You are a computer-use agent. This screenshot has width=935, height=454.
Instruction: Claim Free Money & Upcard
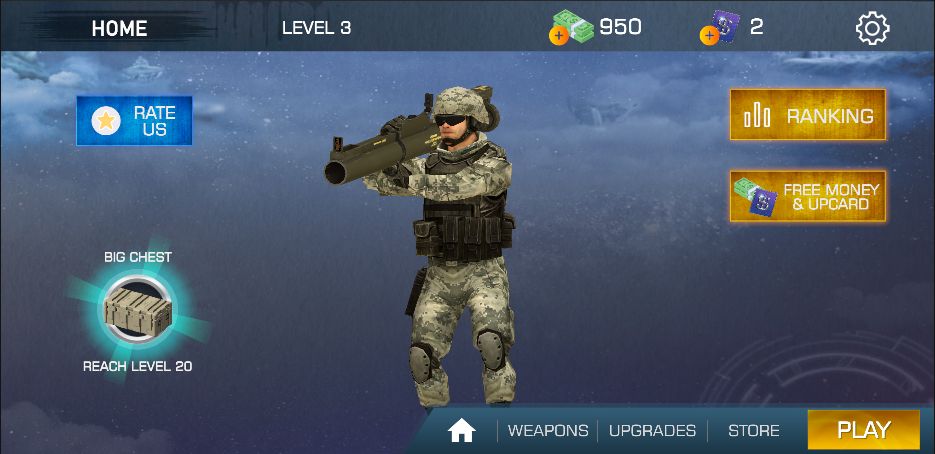(x=807, y=196)
